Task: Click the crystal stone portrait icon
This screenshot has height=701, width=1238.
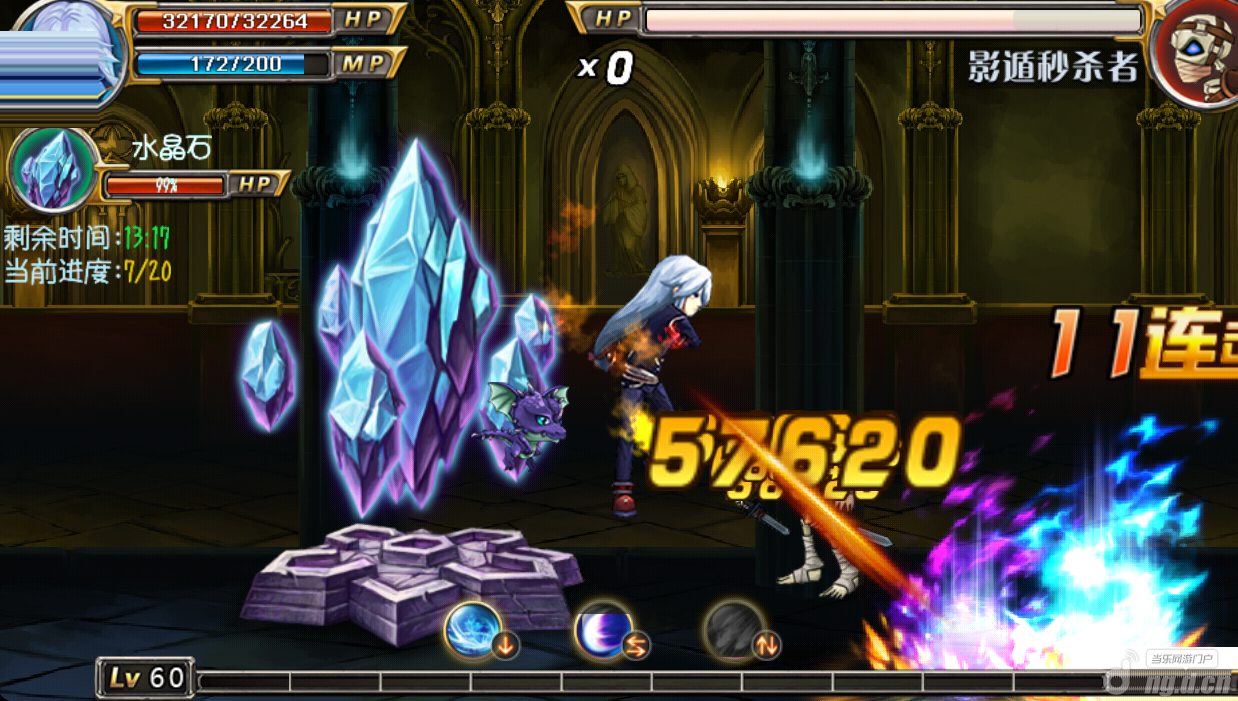Action: click(53, 169)
